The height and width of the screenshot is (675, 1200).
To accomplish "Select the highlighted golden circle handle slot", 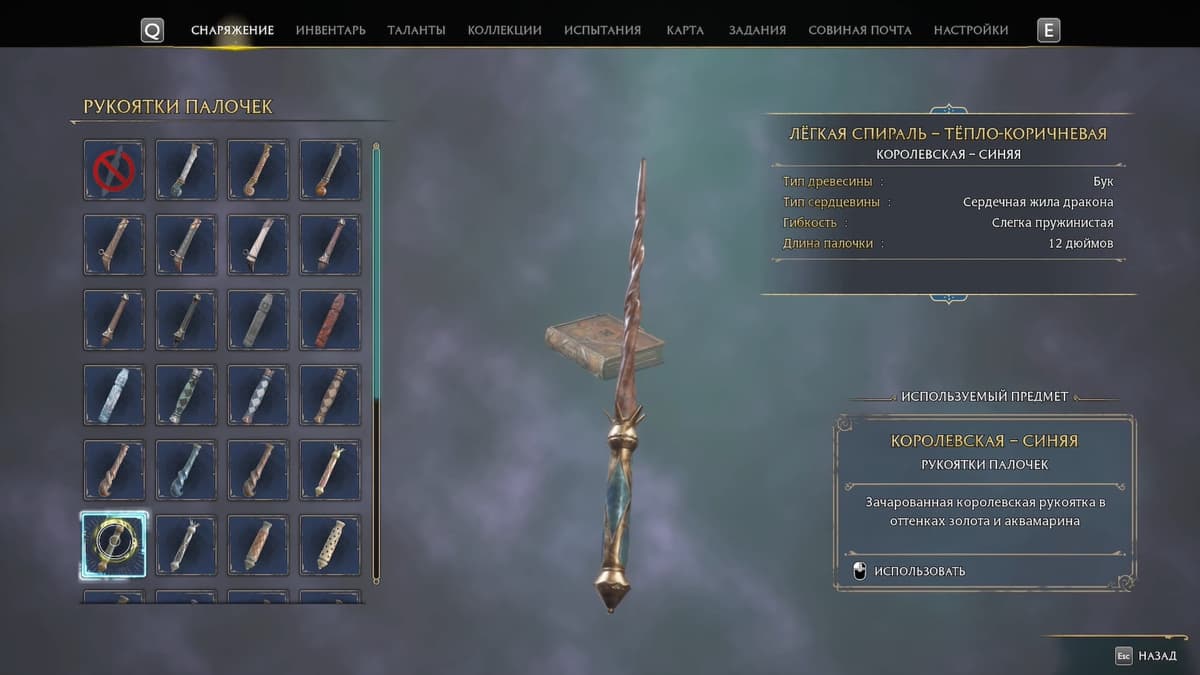I will click(114, 545).
